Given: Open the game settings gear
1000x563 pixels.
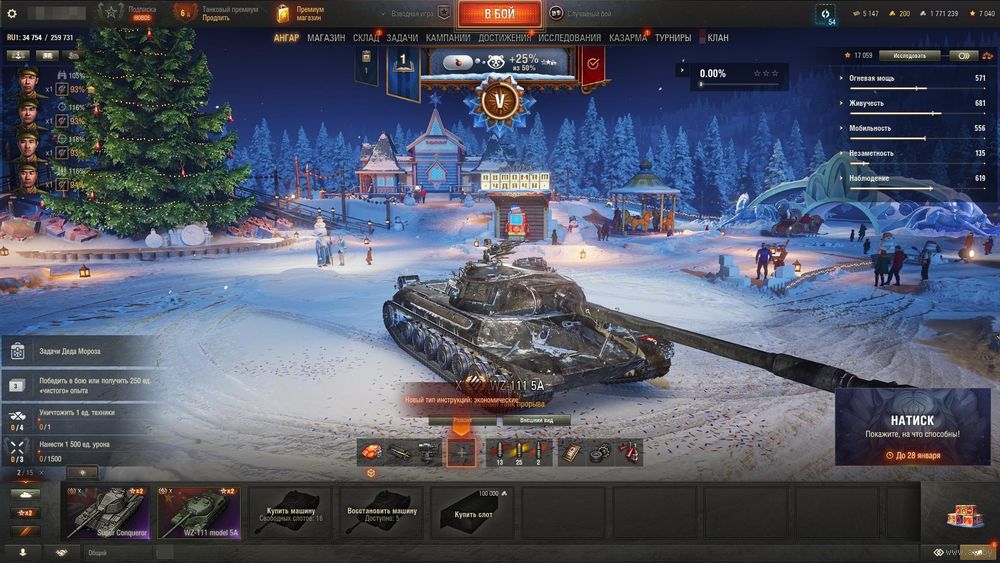Looking at the screenshot, I should click(12, 14).
